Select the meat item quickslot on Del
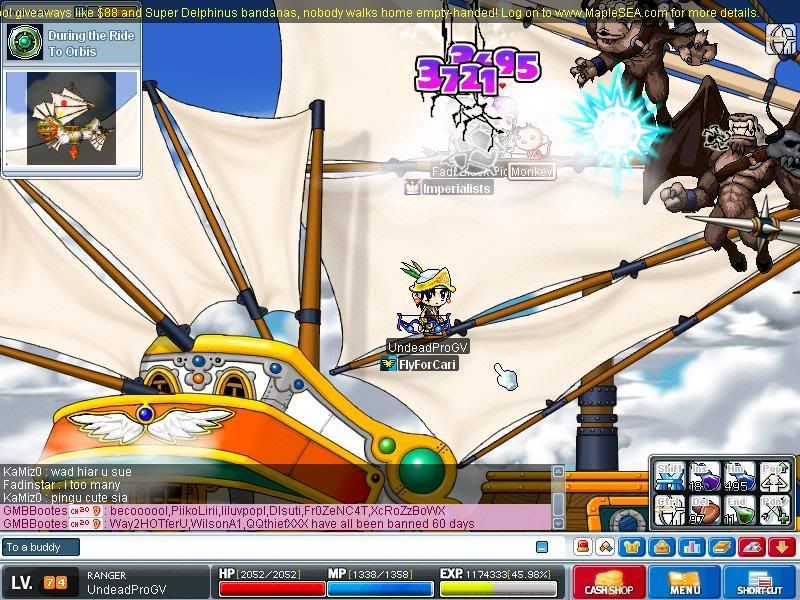800x600 pixels. pos(705,509)
